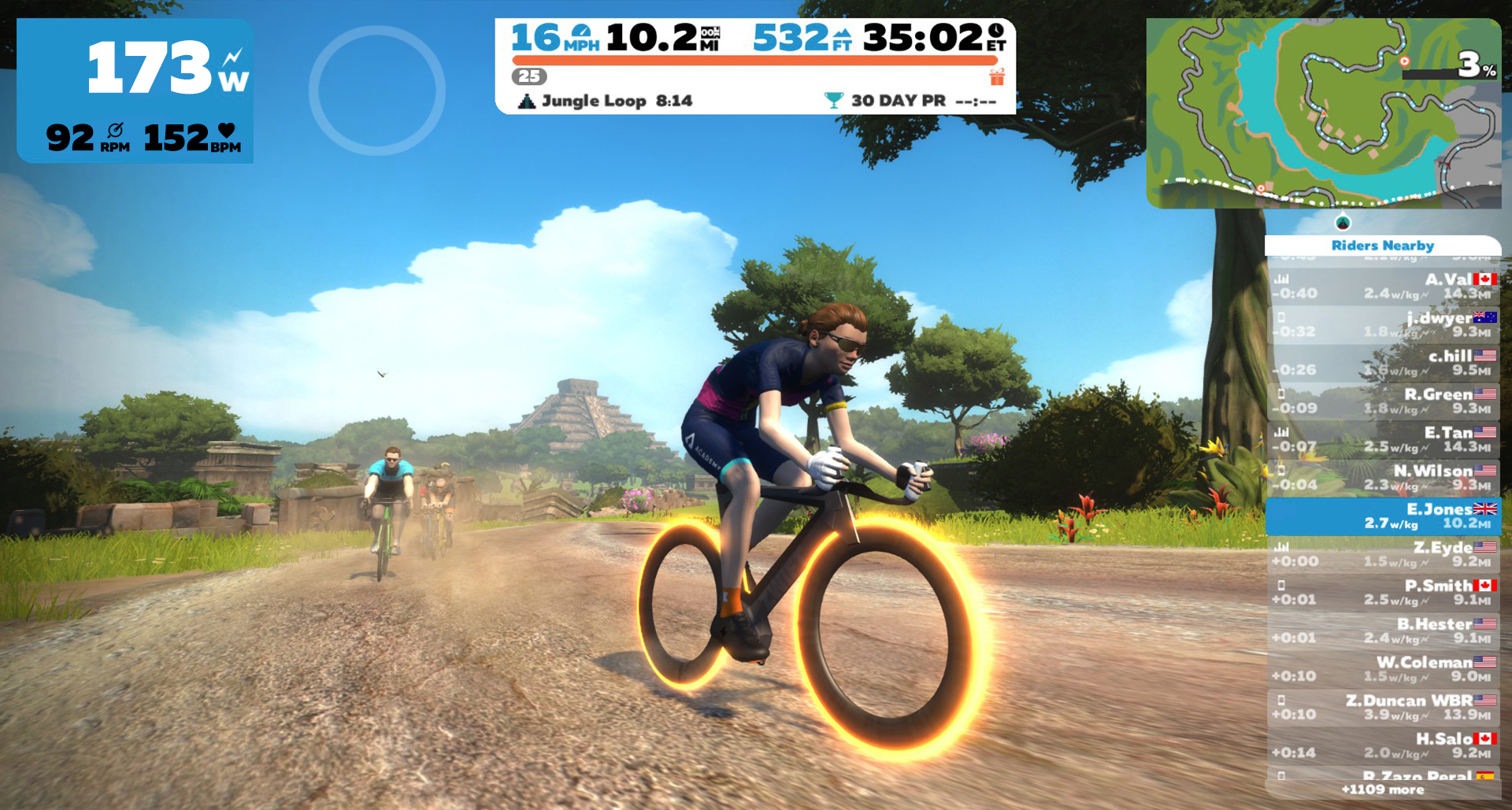Open the minimap in the corner
Viewport: 1512px width, 810px height.
coord(1323,113)
